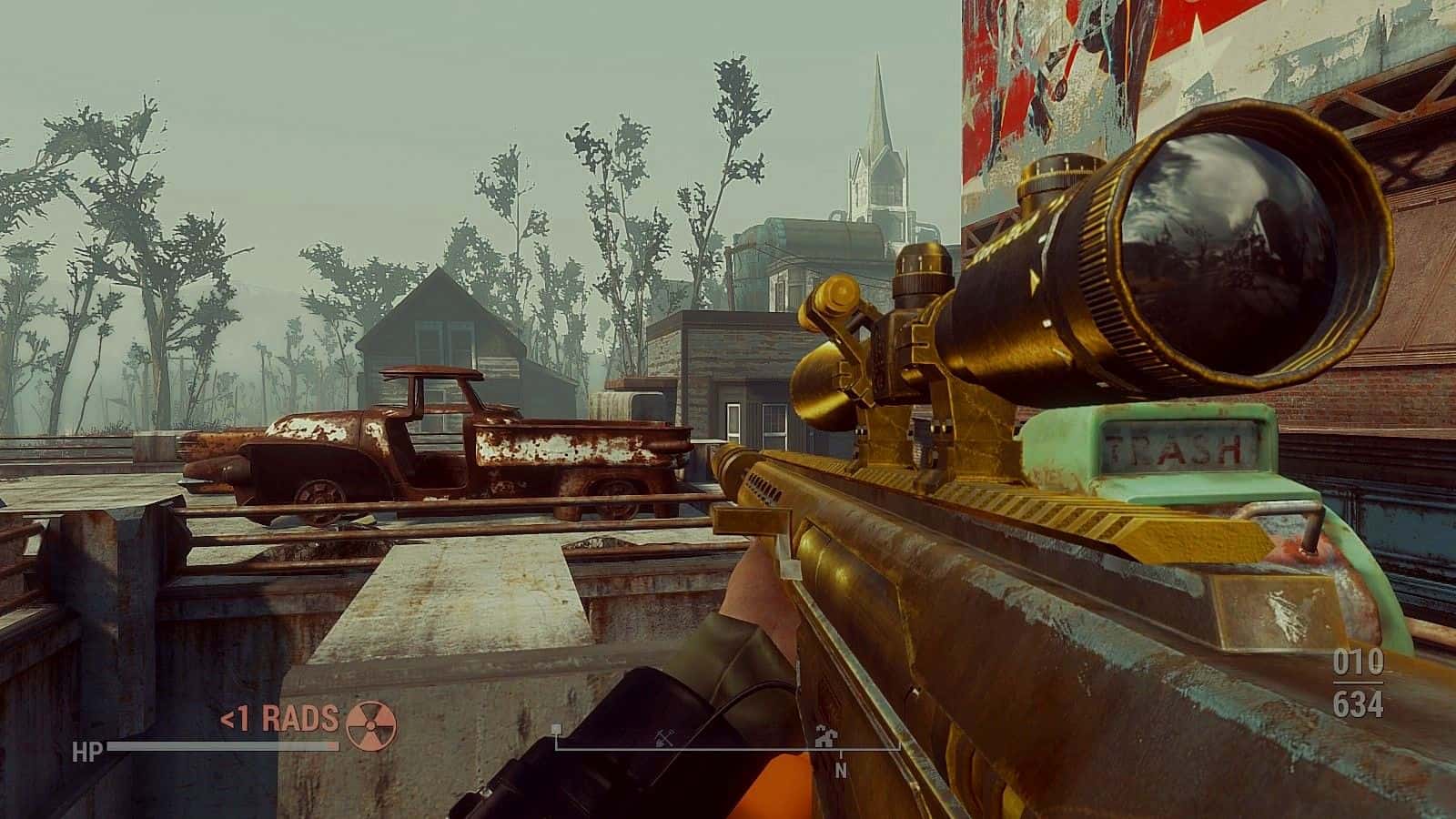
Task: Select the pickaxe and shovel compass marker
Action: (x=663, y=735)
